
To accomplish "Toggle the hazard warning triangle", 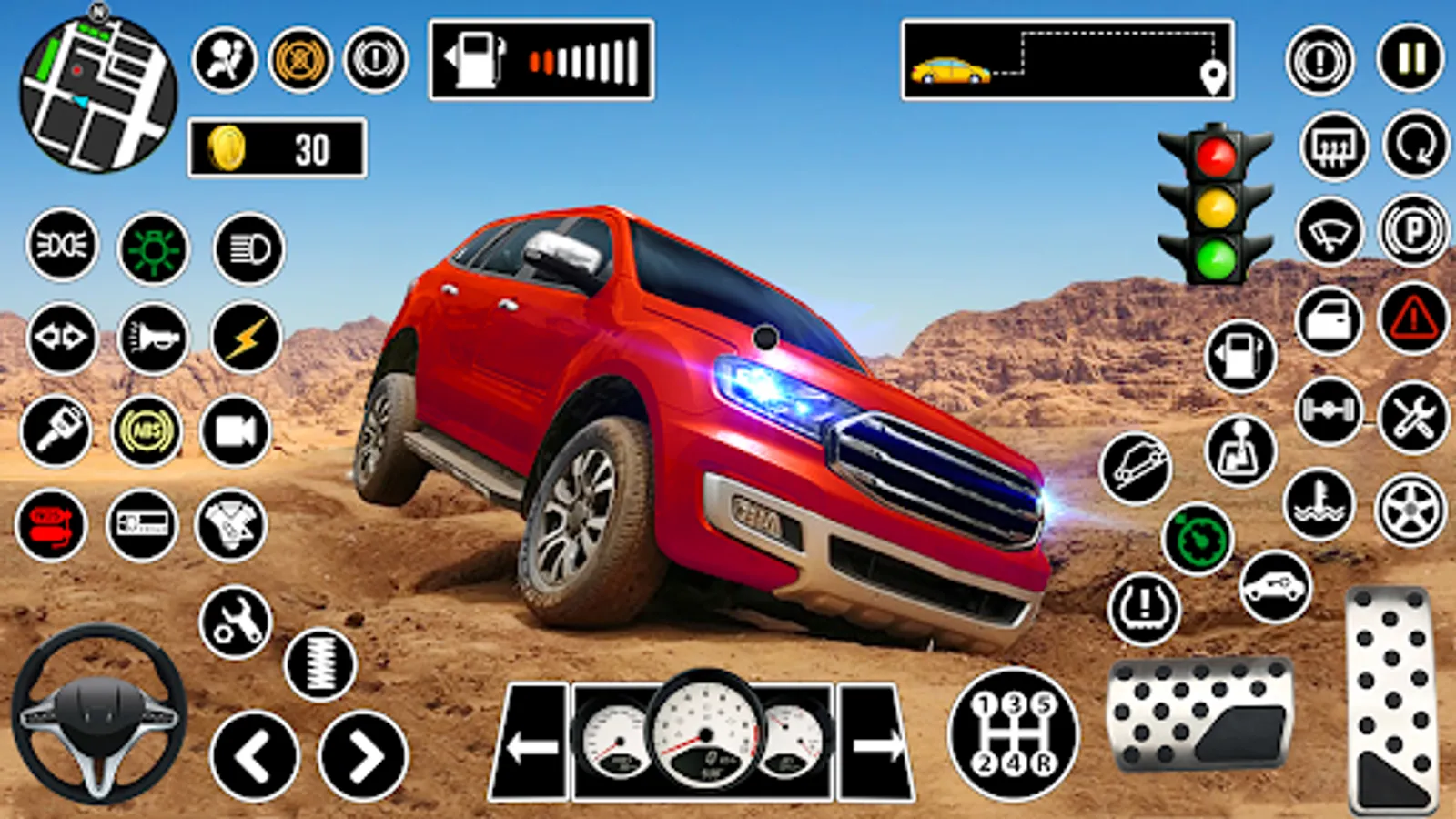I will (x=1413, y=318).
